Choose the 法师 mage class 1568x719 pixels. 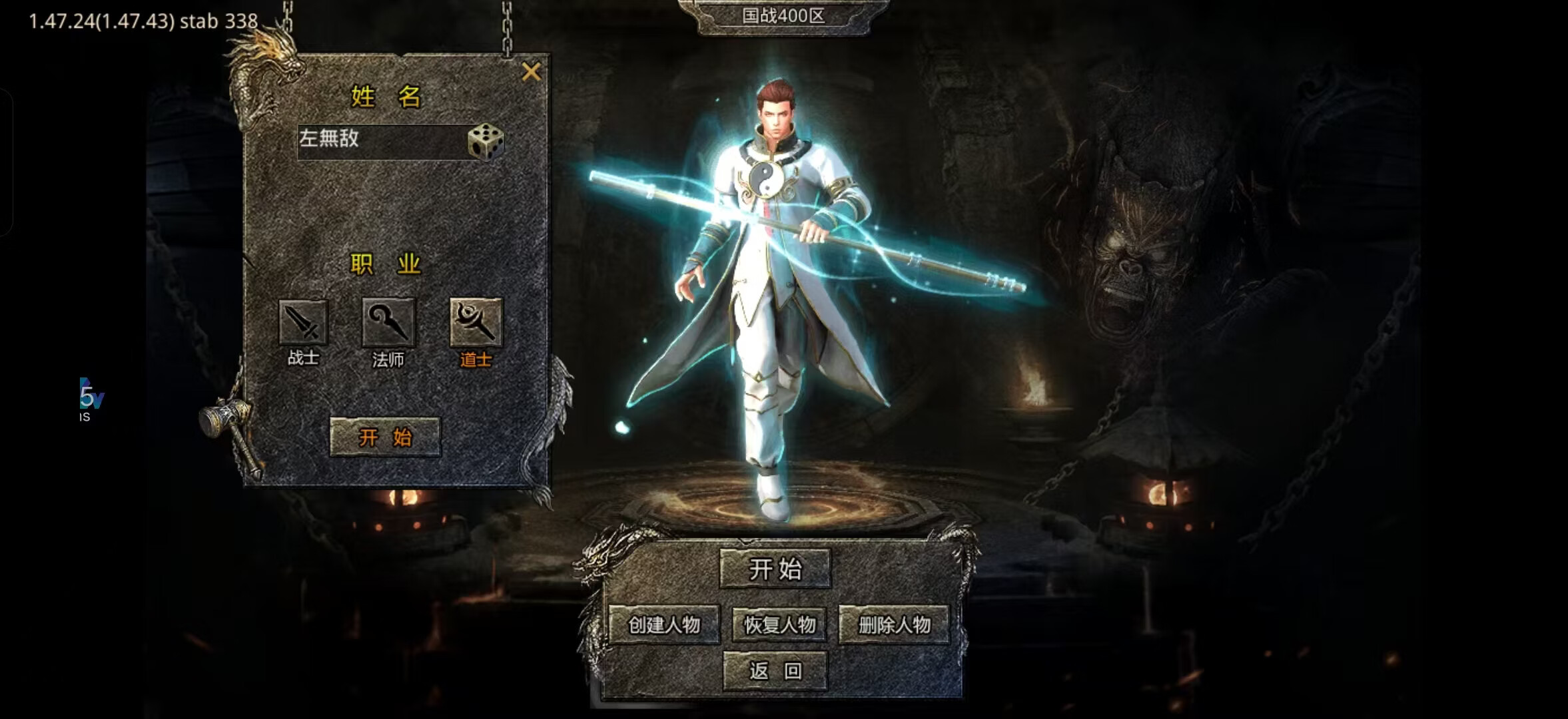pos(388,324)
